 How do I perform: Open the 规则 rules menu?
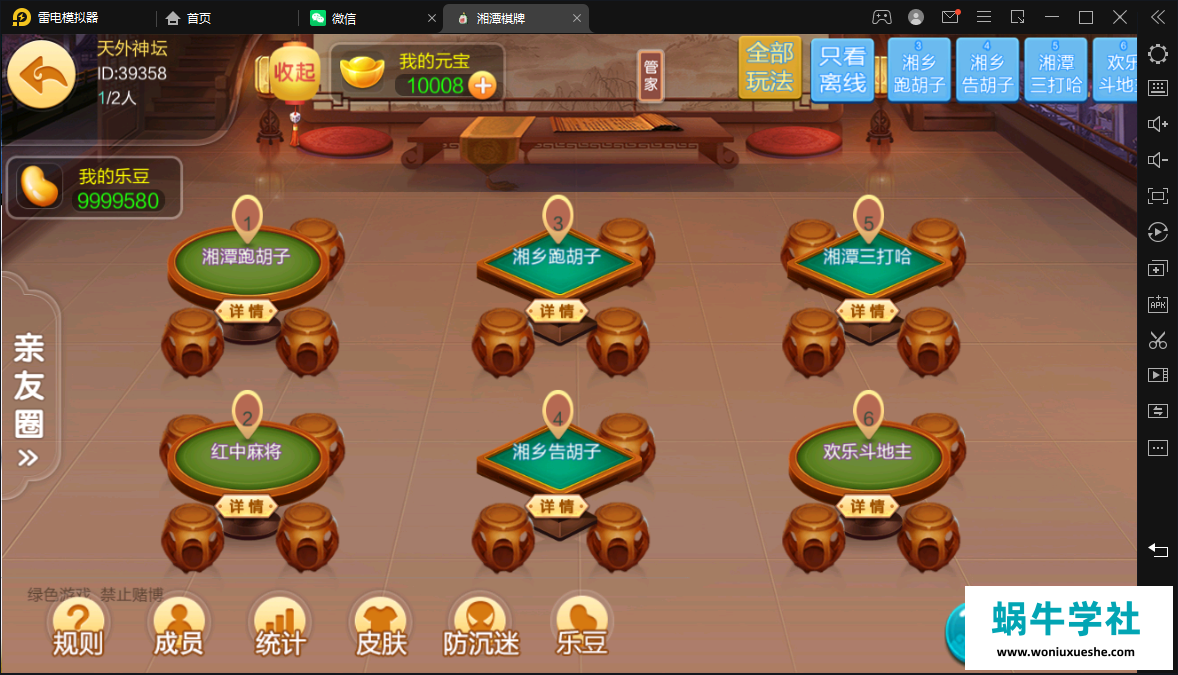click(x=78, y=627)
